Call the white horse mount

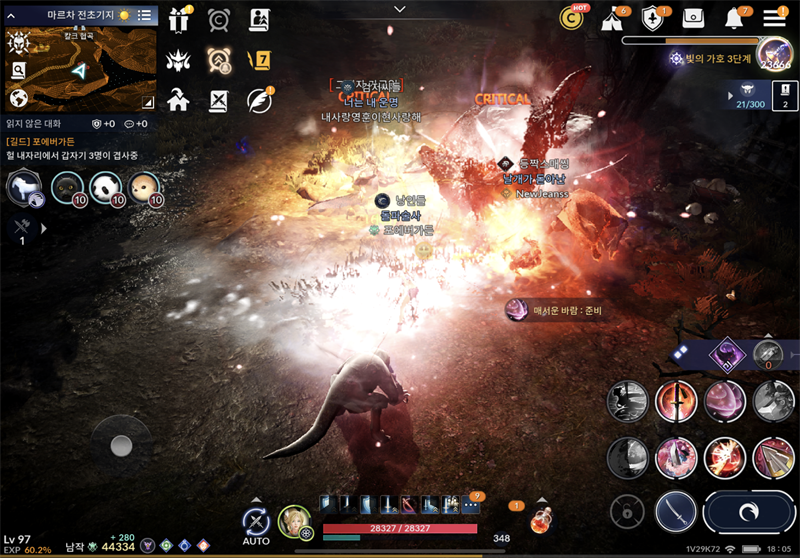(23, 187)
